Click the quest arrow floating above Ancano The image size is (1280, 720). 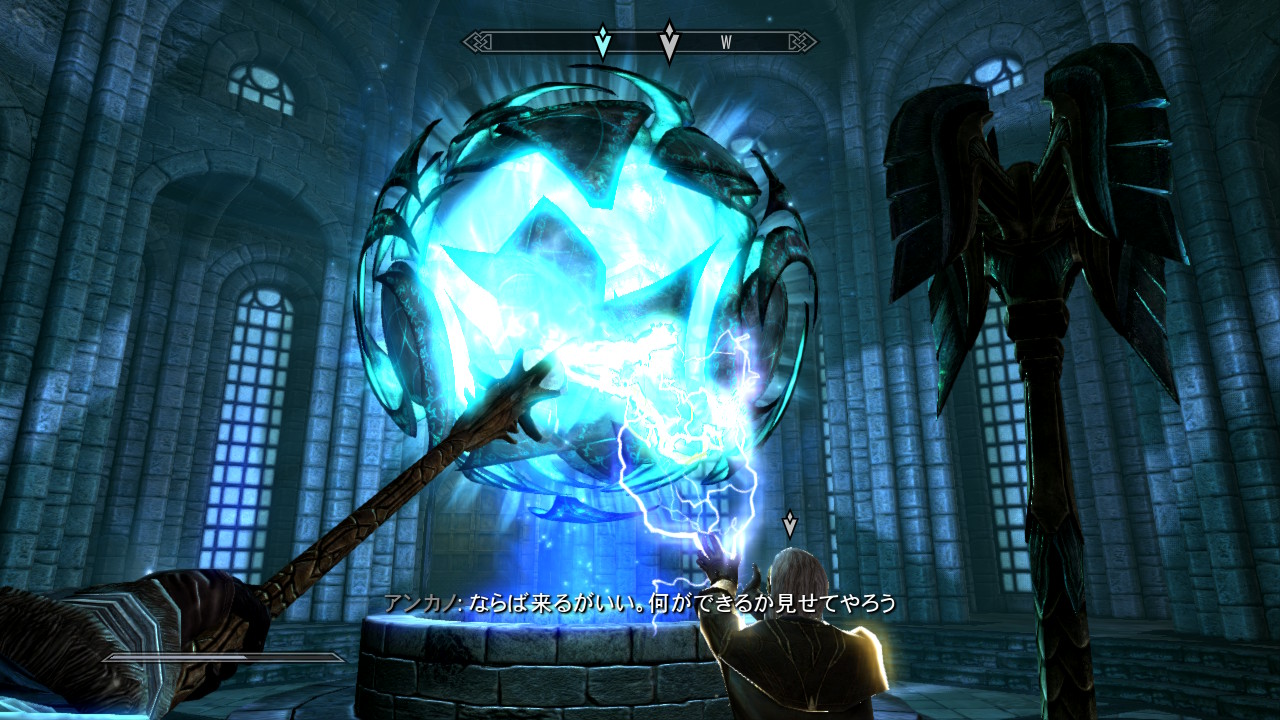[x=790, y=523]
